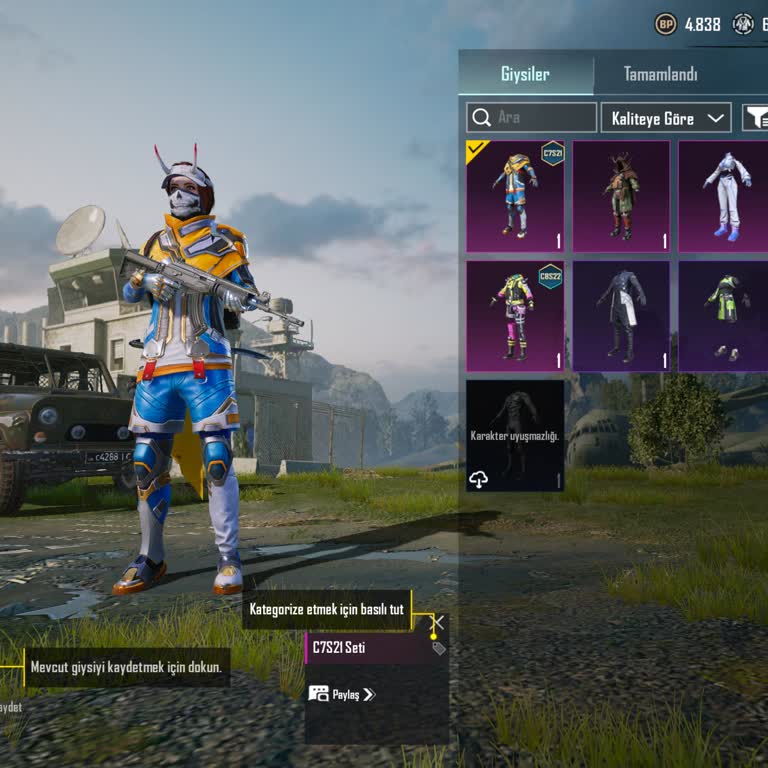This screenshot has height=768, width=768.
Task: Open the outfit filter funnel button
Action: [x=755, y=117]
